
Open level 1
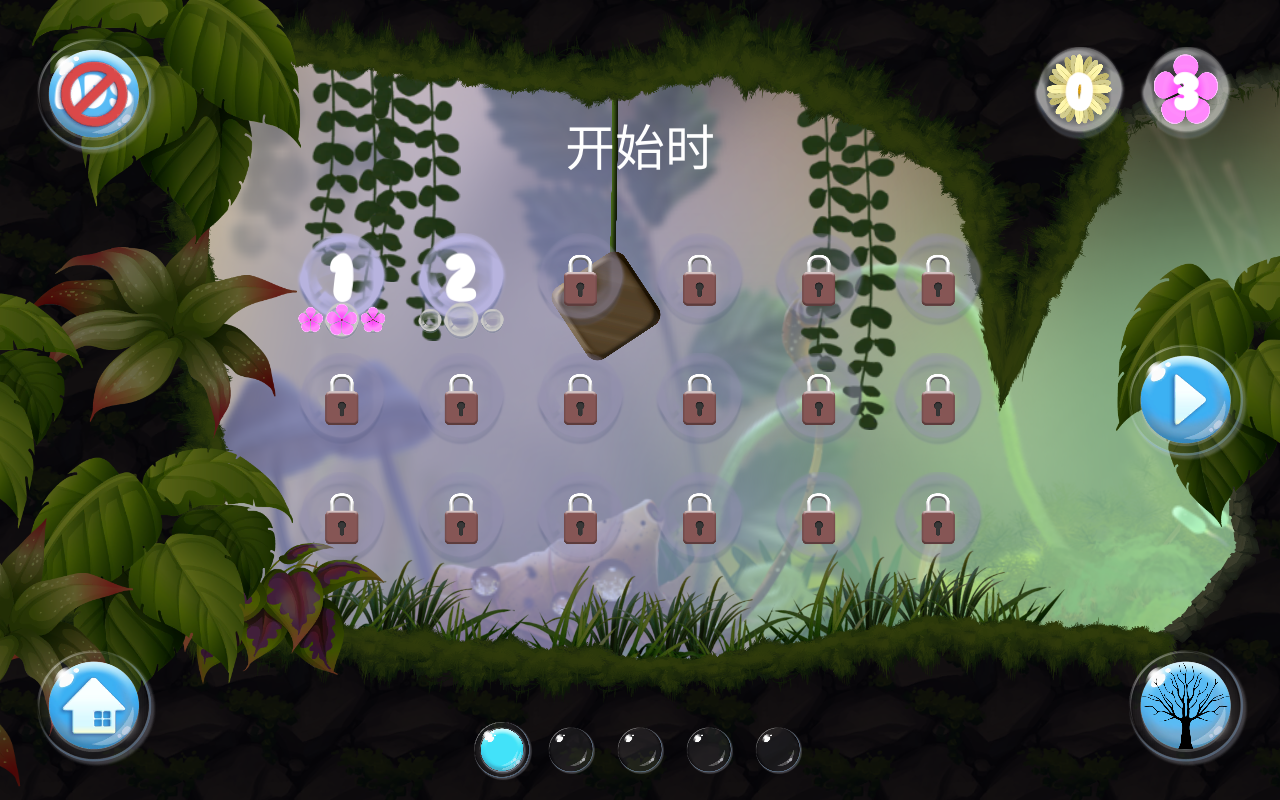point(340,280)
